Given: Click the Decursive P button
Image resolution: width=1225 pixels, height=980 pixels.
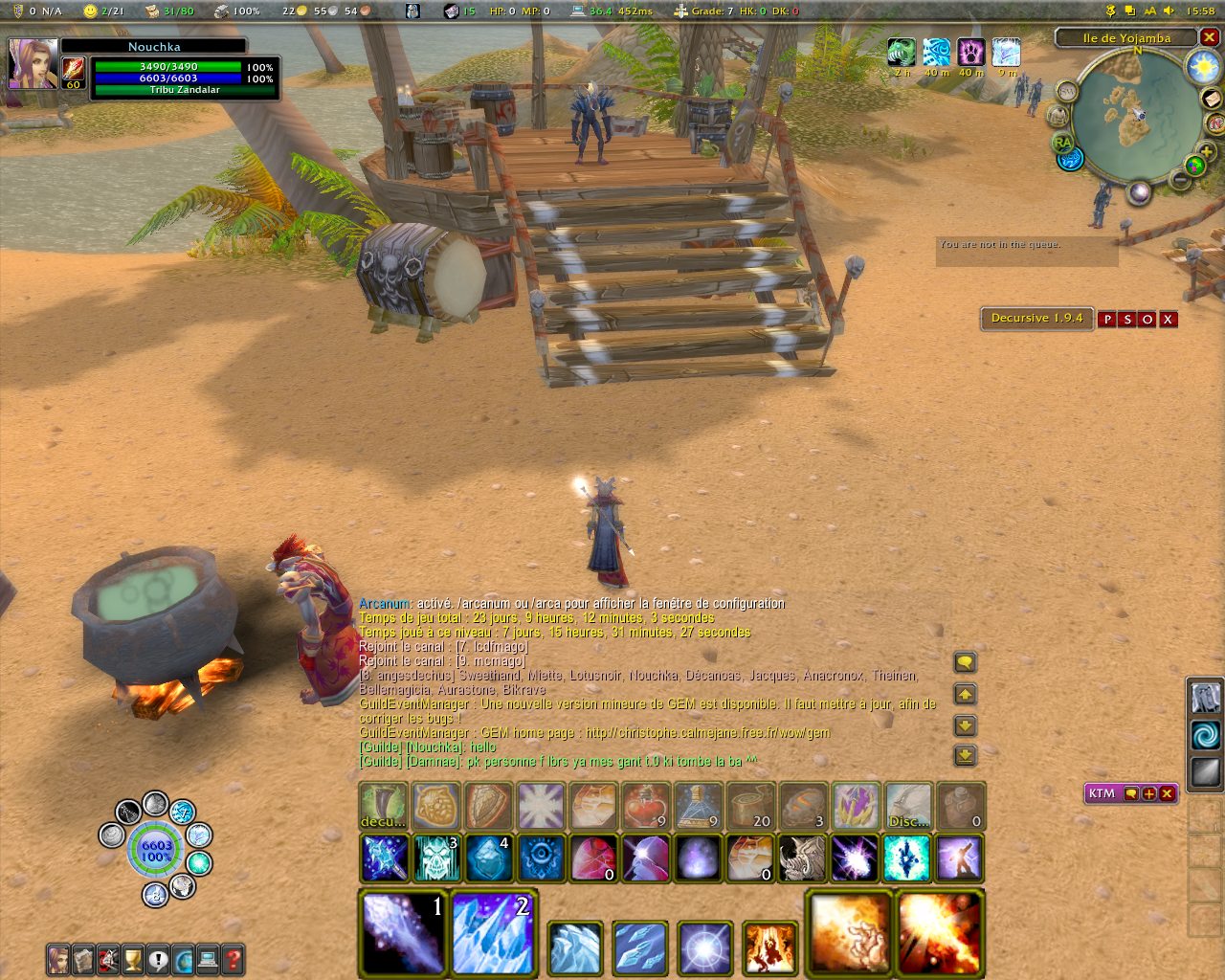Looking at the screenshot, I should [x=1107, y=320].
